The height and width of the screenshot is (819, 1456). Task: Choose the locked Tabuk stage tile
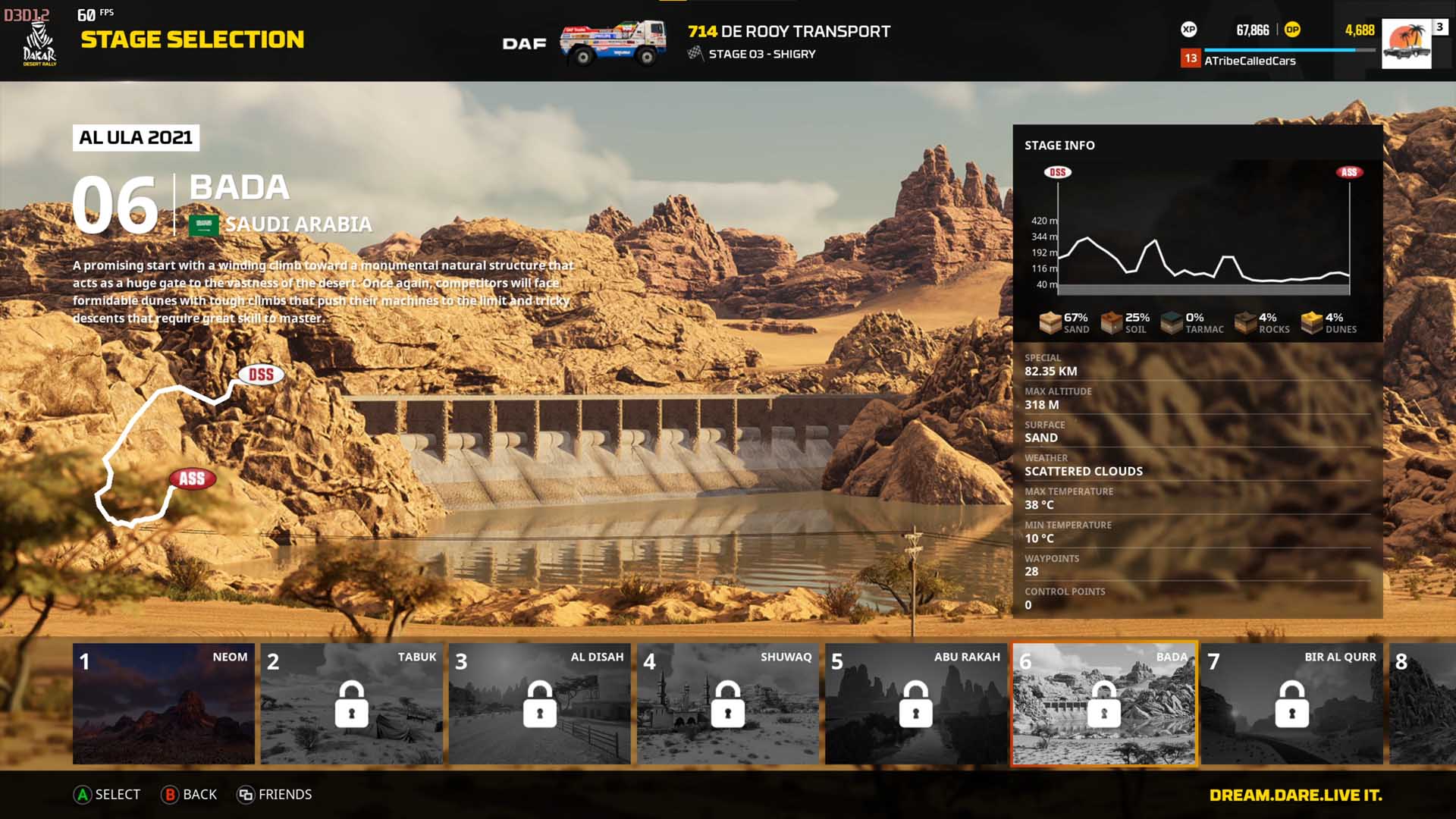tap(352, 703)
